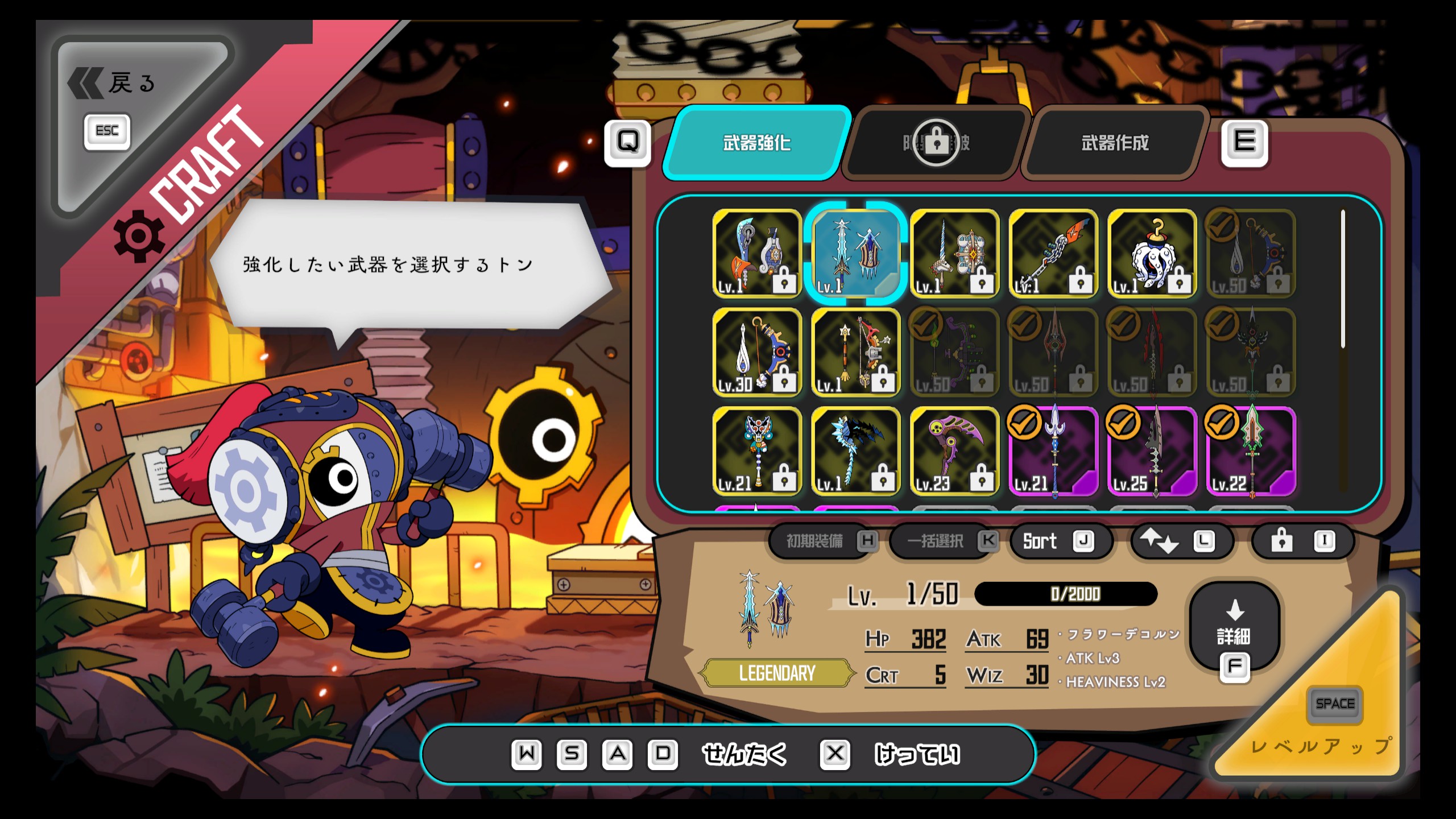Screen dimensions: 1456x819
Task: Select the Lv.30 bow weapon slot
Action: 756,353
